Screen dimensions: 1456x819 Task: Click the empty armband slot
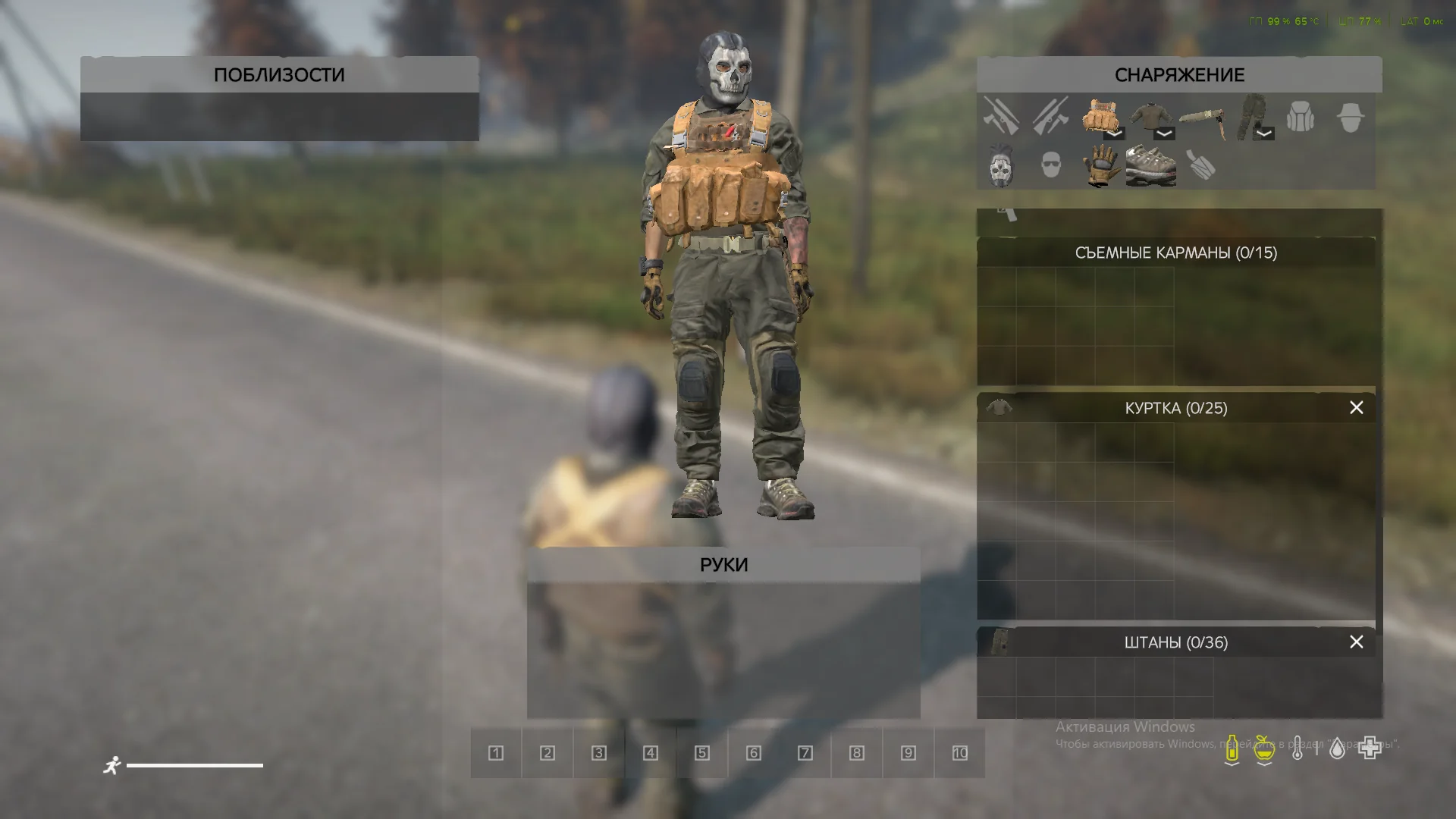tap(1201, 165)
